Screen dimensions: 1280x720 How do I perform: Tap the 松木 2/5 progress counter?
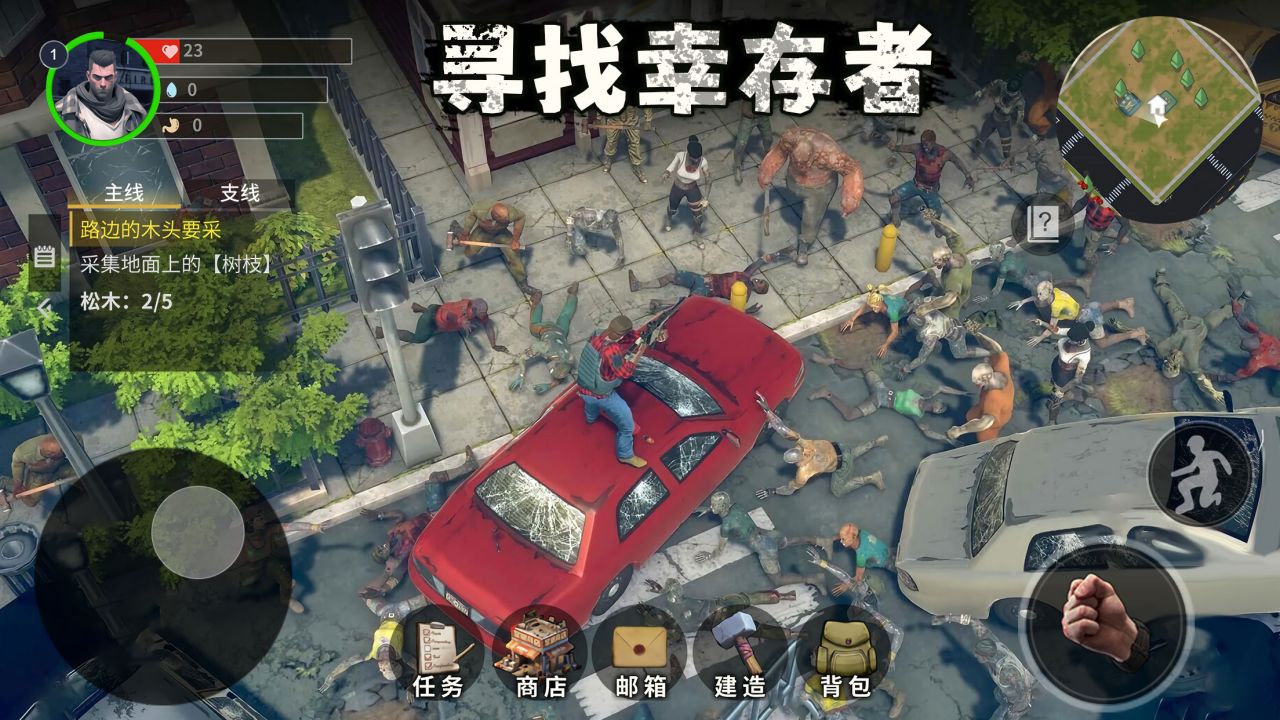click(x=125, y=298)
